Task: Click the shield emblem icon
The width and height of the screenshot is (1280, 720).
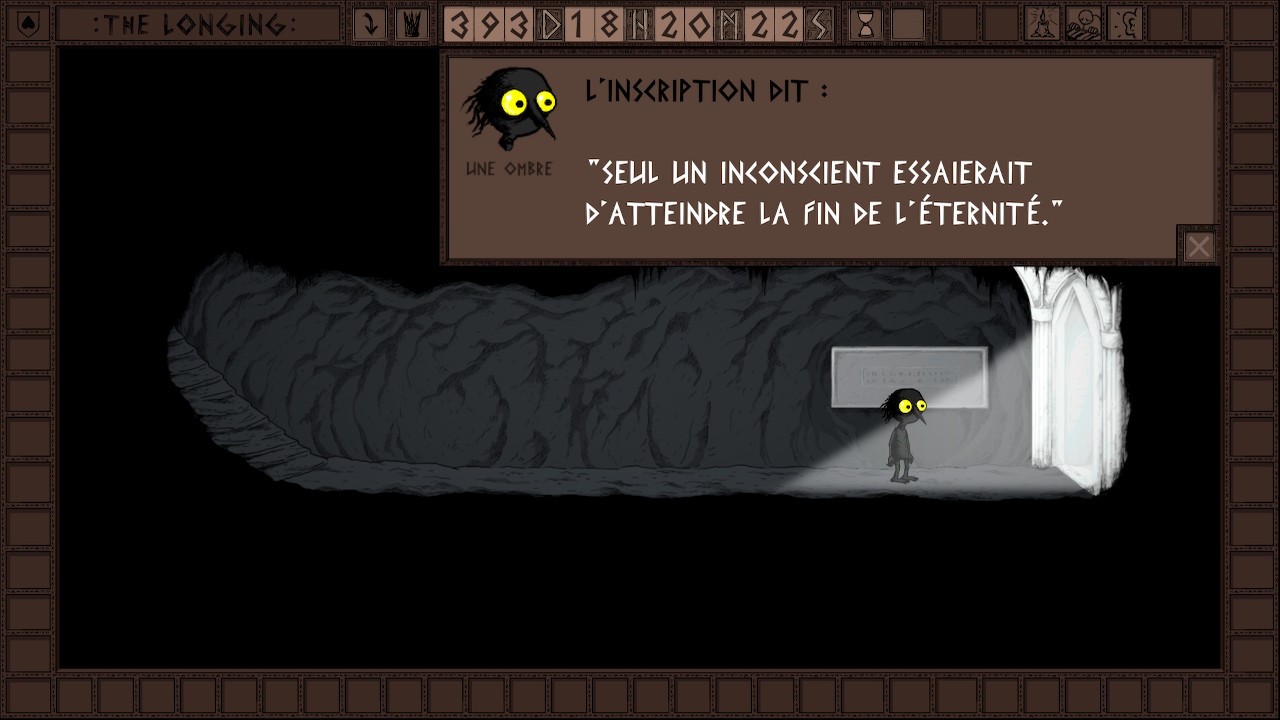Action: click(x=28, y=24)
